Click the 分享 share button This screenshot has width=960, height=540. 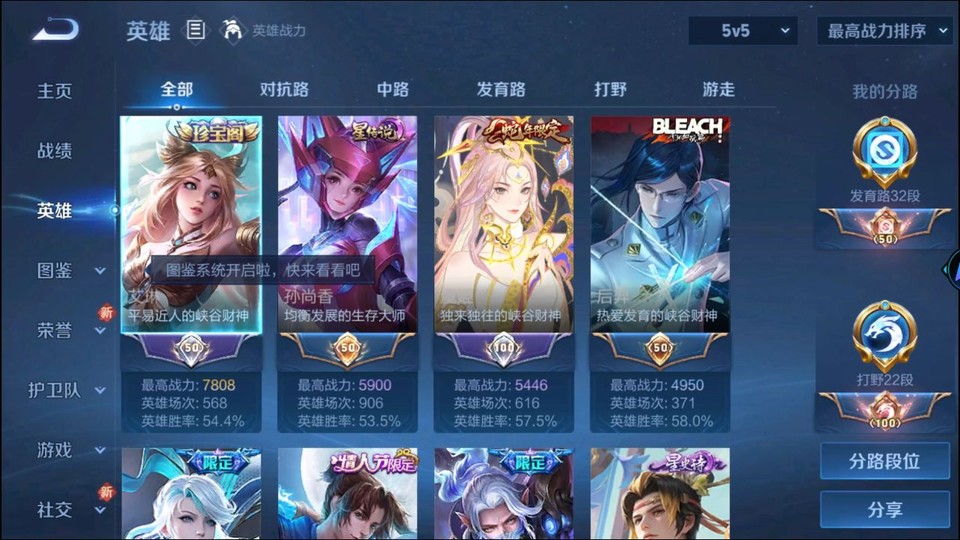click(885, 510)
